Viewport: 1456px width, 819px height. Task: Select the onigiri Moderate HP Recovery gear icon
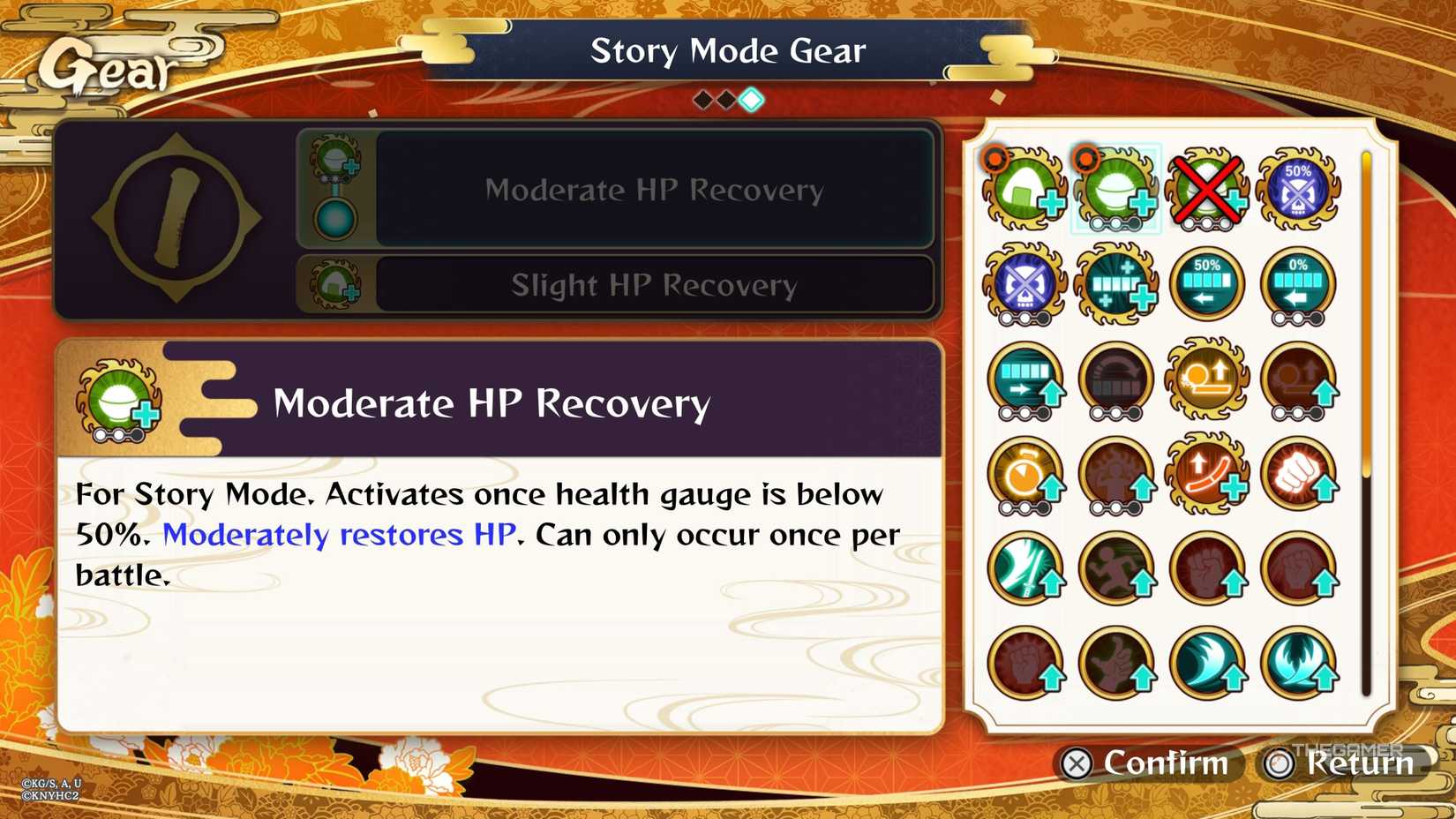(1025, 190)
